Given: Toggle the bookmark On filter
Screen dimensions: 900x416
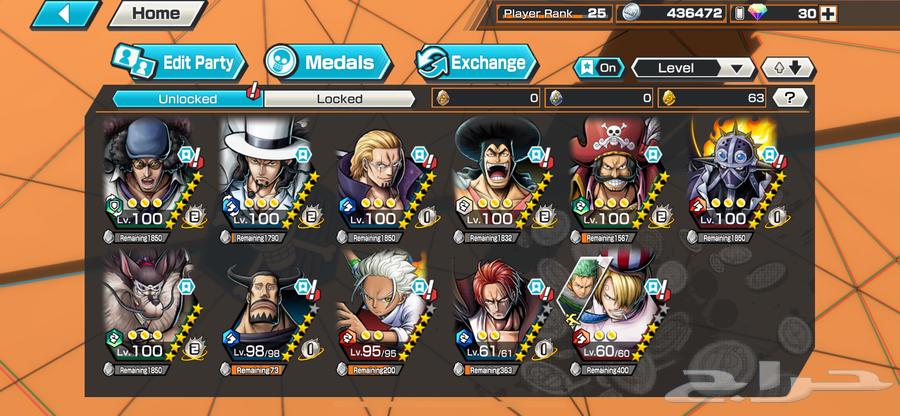Looking at the screenshot, I should 598,68.
